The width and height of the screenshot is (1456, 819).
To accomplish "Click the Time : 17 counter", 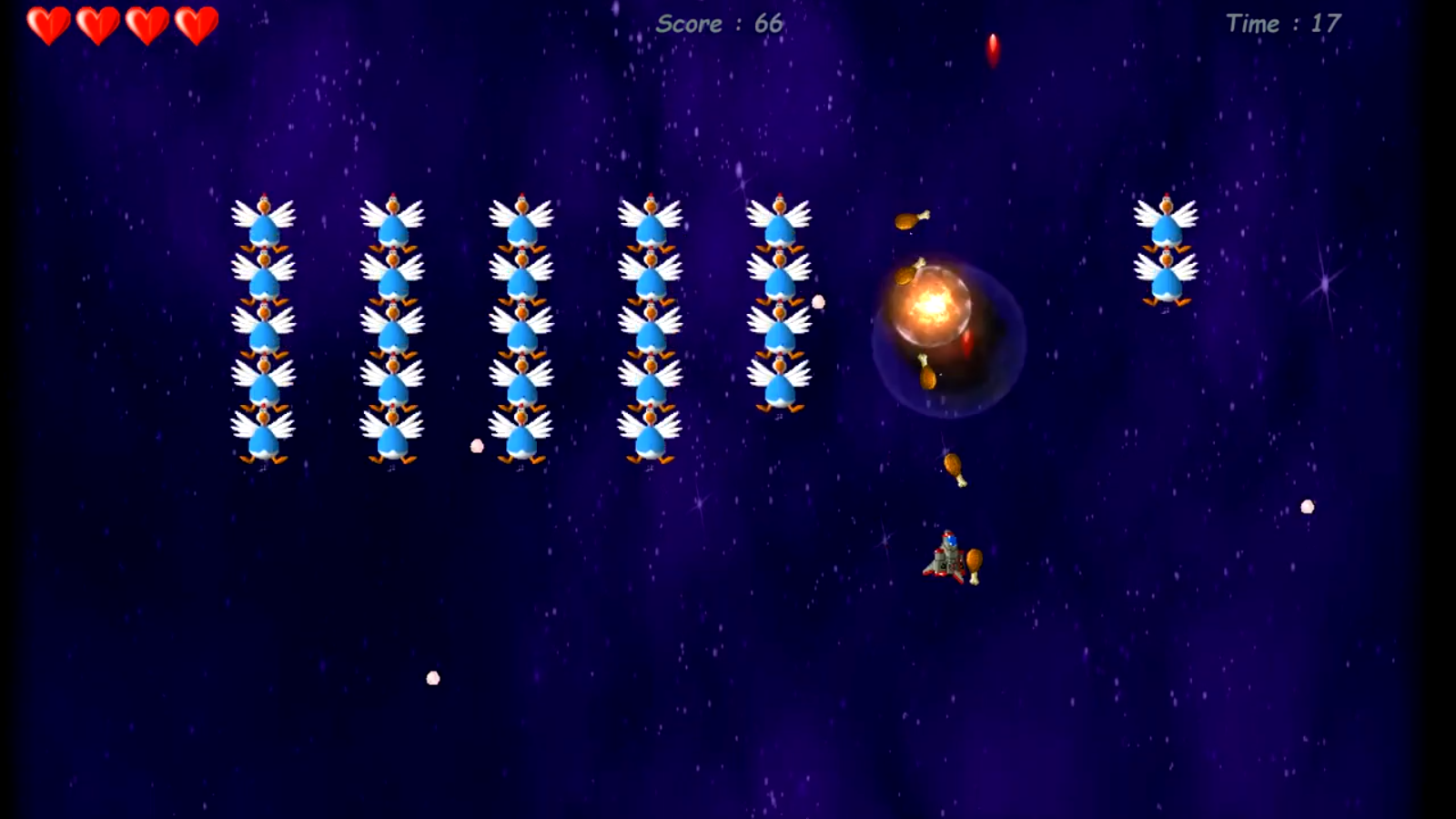I will pyautogui.click(x=1284, y=25).
